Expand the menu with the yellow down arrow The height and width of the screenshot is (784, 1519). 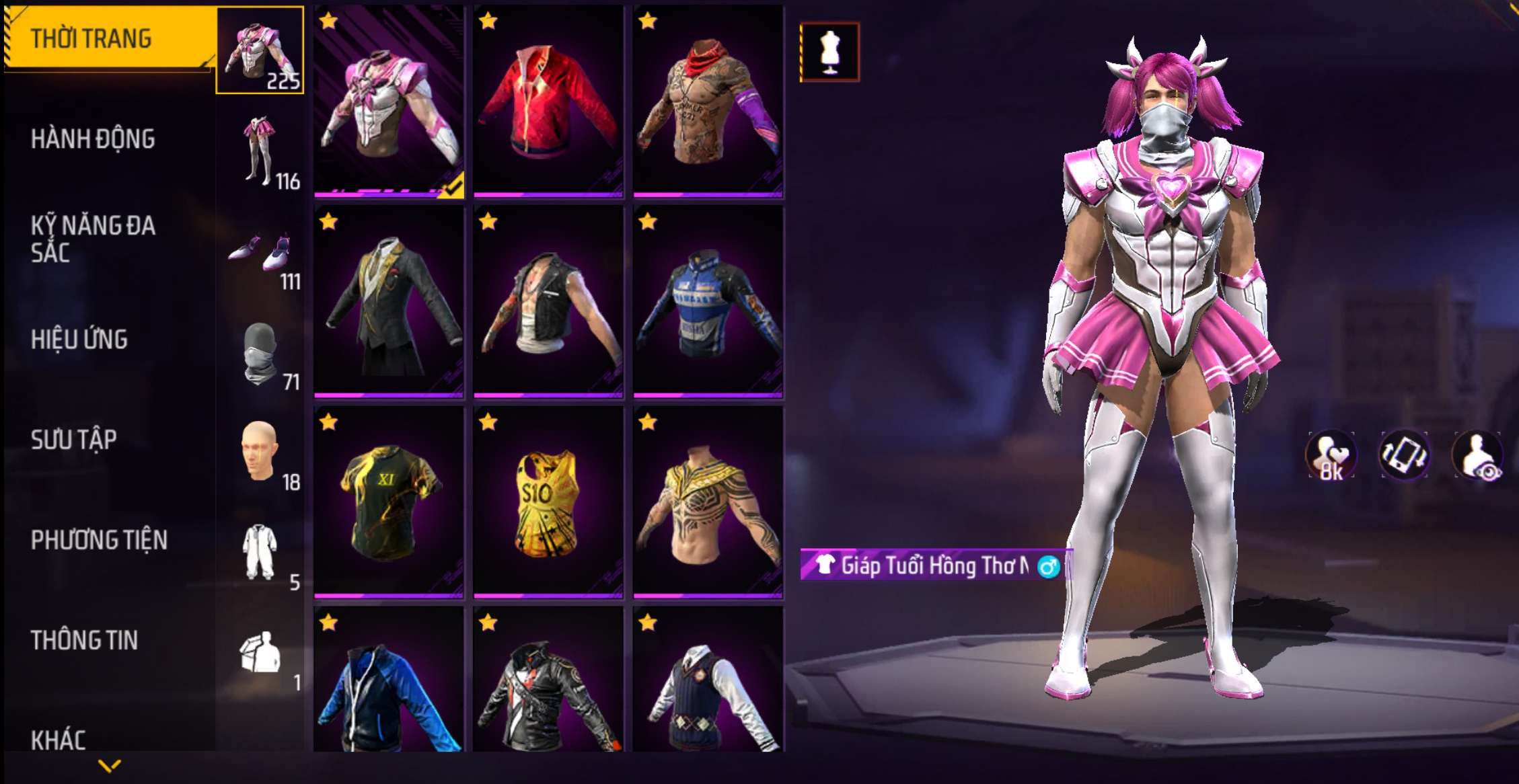pyautogui.click(x=109, y=765)
